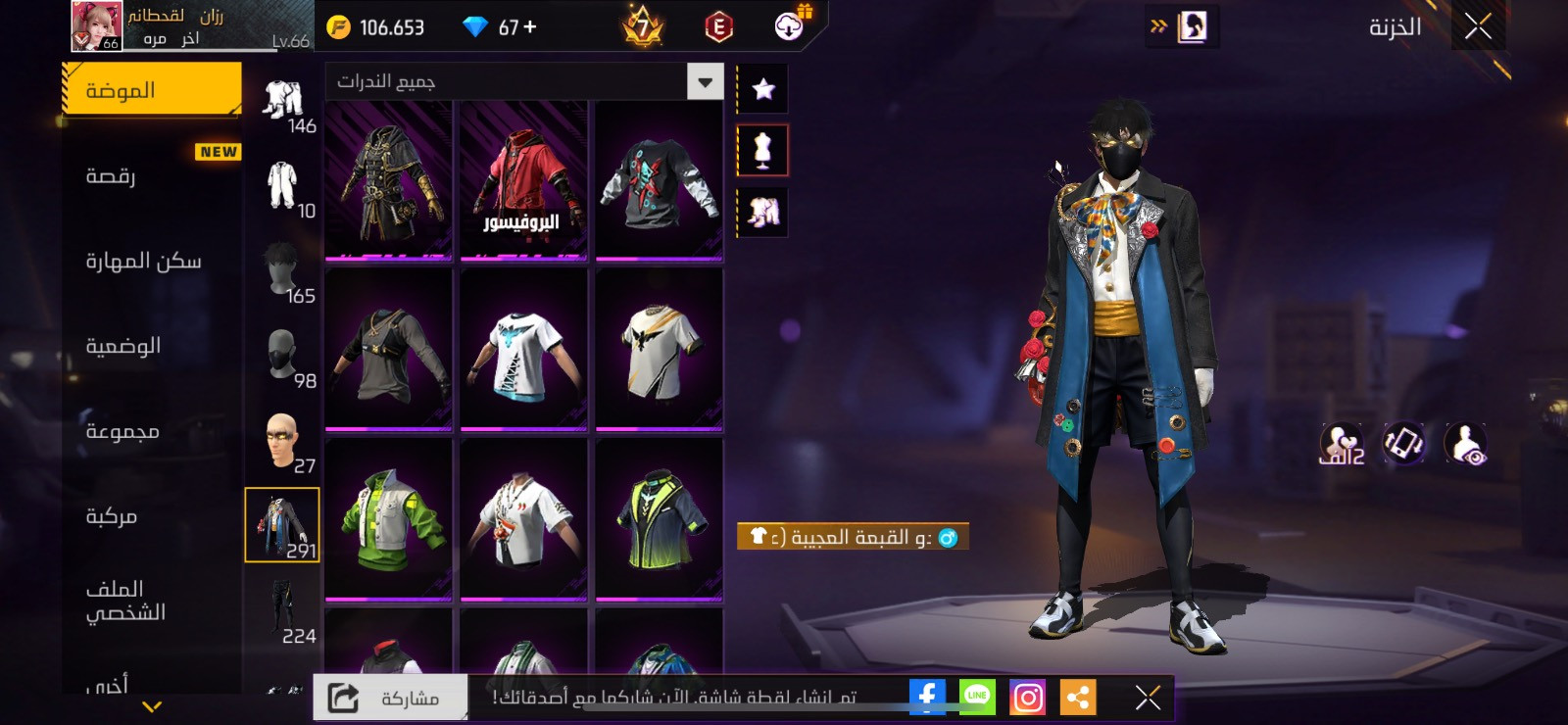Choose the red البروفيسور hoodie top

(x=523, y=180)
